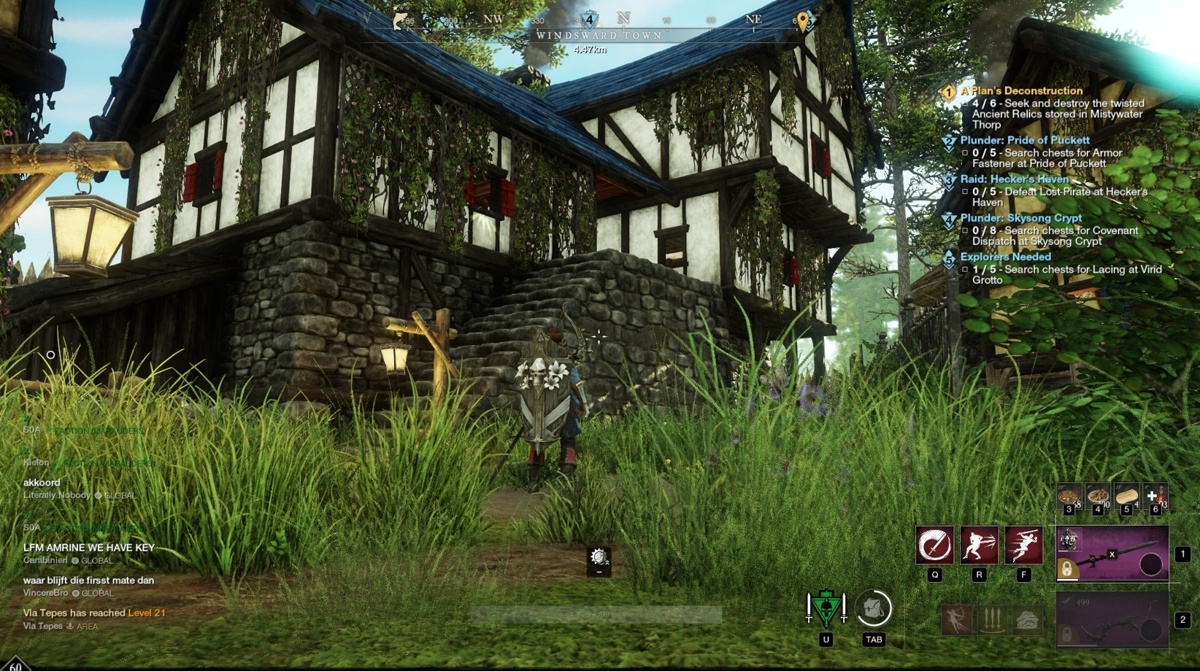Activate the whirling blade ability icon
The width and height of the screenshot is (1200, 671).
coord(934,546)
